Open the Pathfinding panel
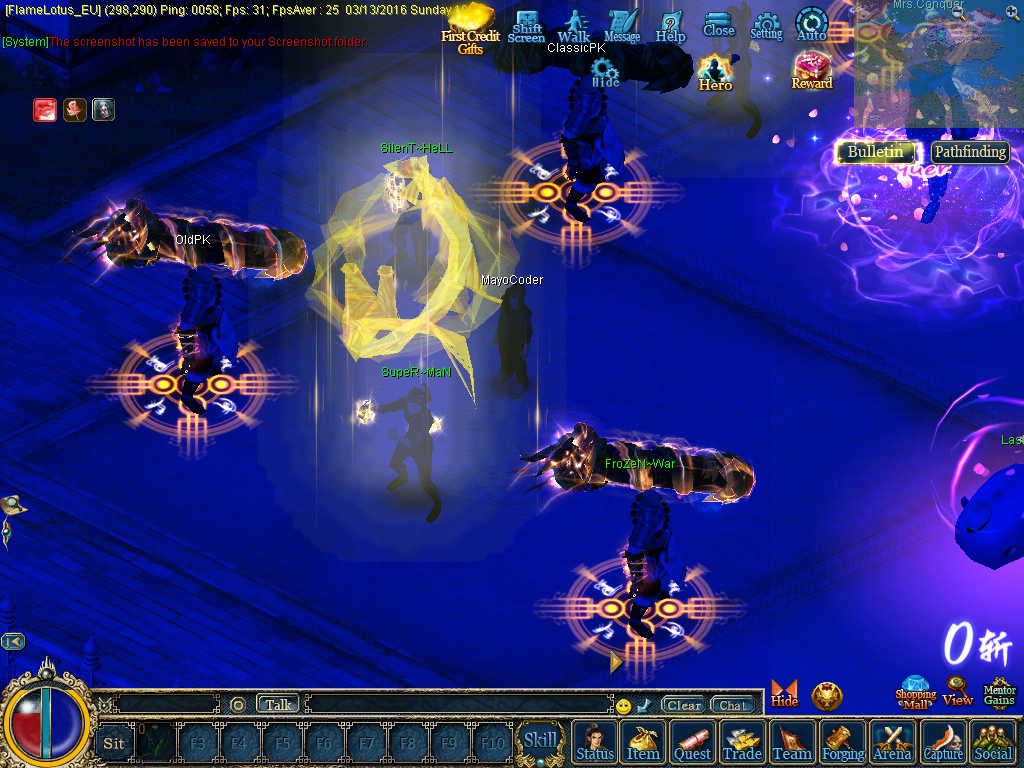The height and width of the screenshot is (768, 1024). pyautogui.click(x=970, y=152)
